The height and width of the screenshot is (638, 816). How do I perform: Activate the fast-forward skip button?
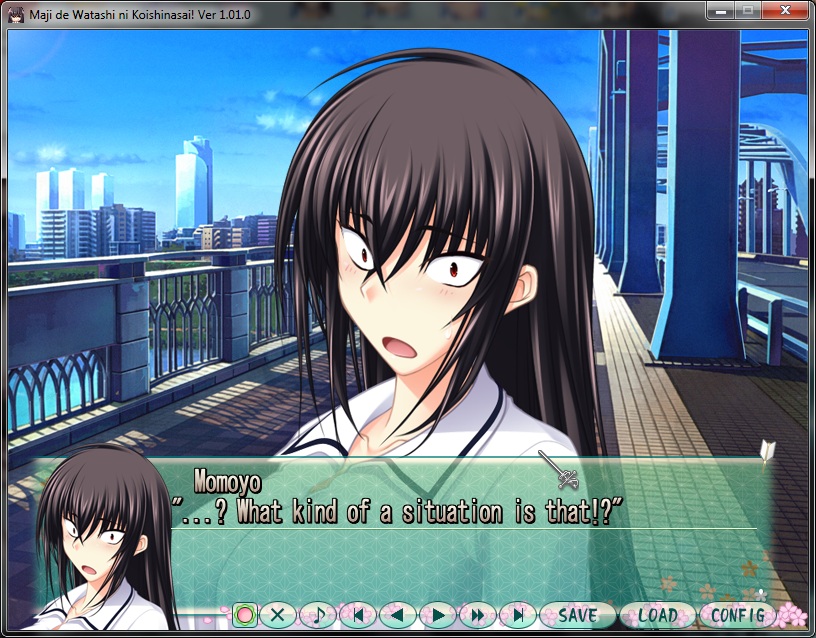[x=477, y=615]
